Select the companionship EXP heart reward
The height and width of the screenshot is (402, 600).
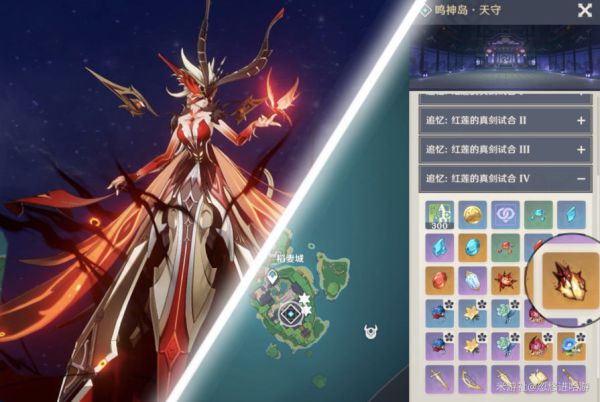505,213
